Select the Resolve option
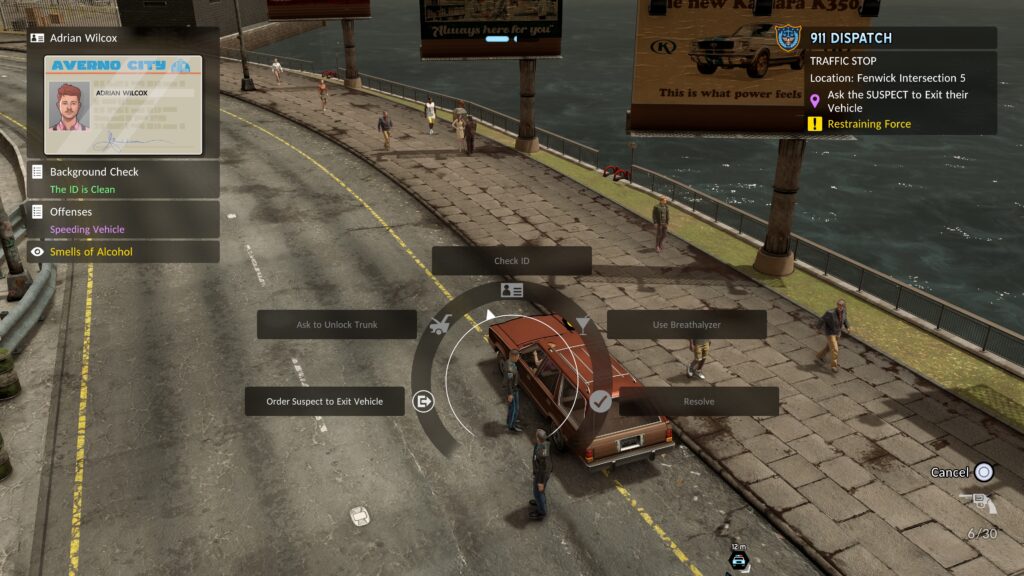Image resolution: width=1024 pixels, height=576 pixels. click(698, 401)
